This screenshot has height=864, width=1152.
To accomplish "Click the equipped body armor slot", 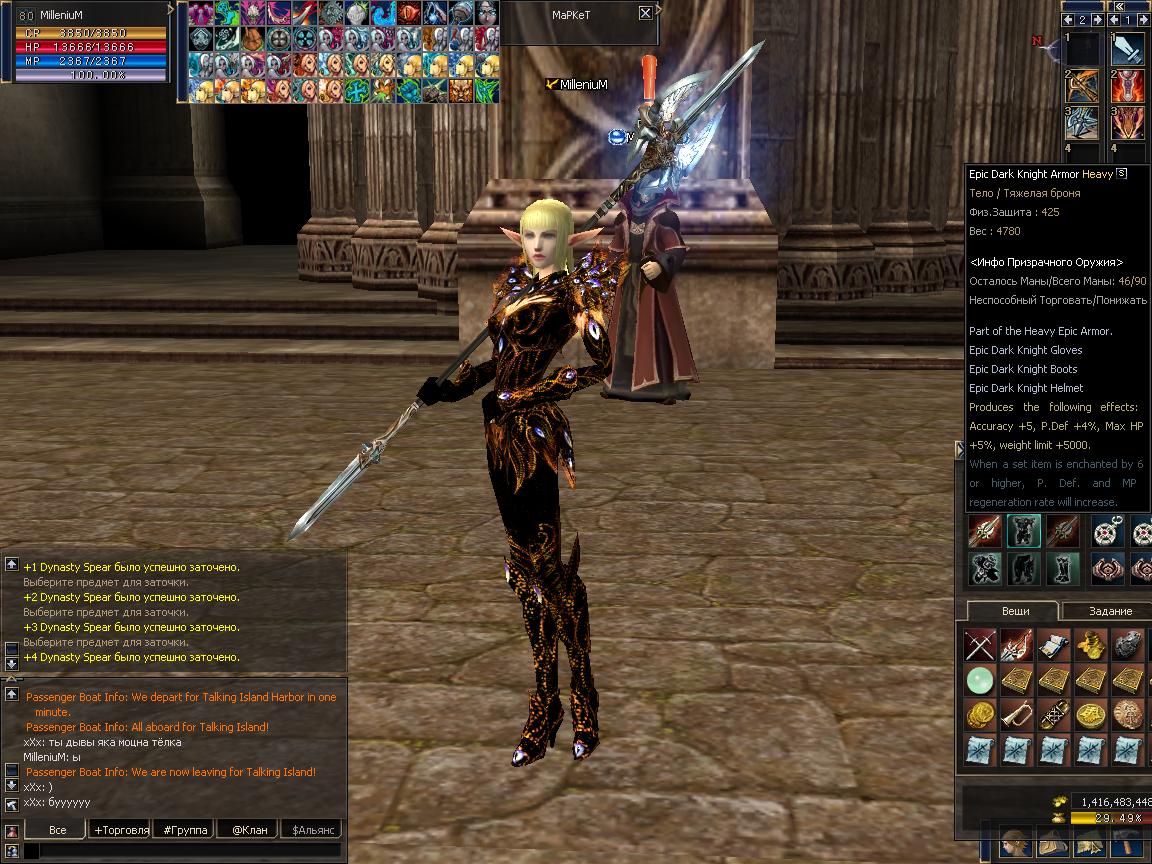I will click(x=1024, y=531).
